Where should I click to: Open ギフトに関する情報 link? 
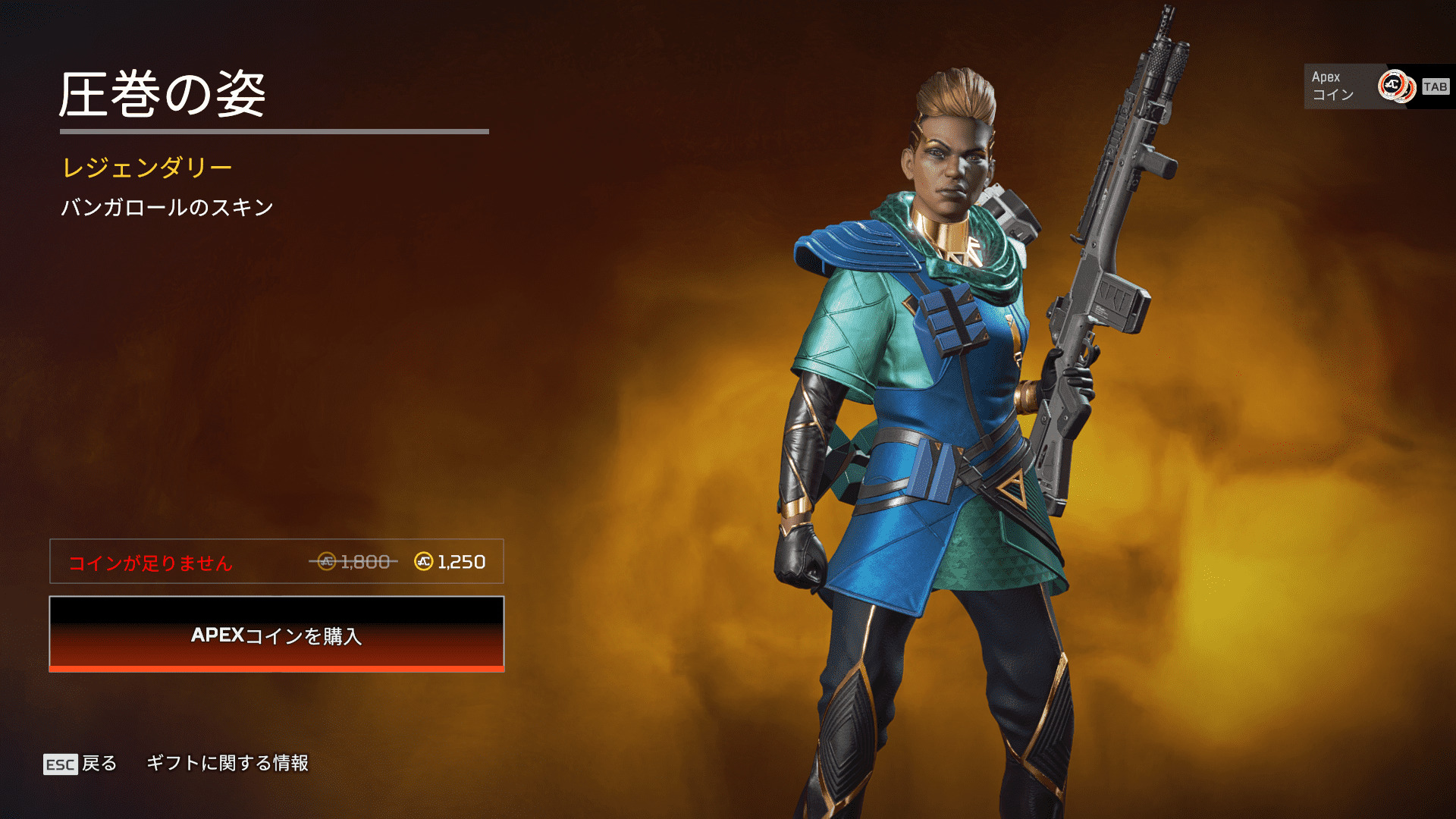pyautogui.click(x=227, y=763)
